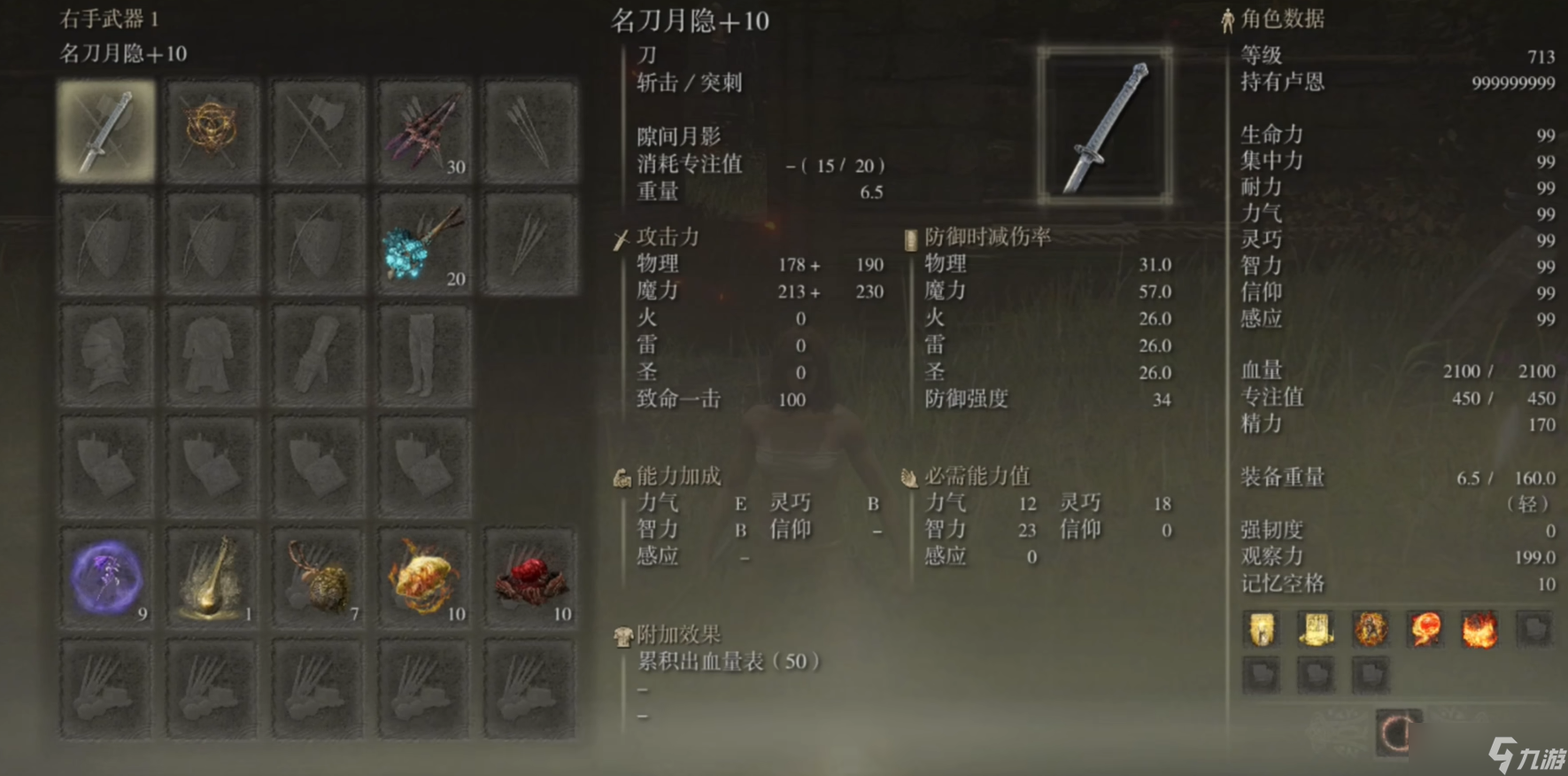Select the bloody claws stack of 30
The width and height of the screenshot is (1568, 776).
point(423,128)
